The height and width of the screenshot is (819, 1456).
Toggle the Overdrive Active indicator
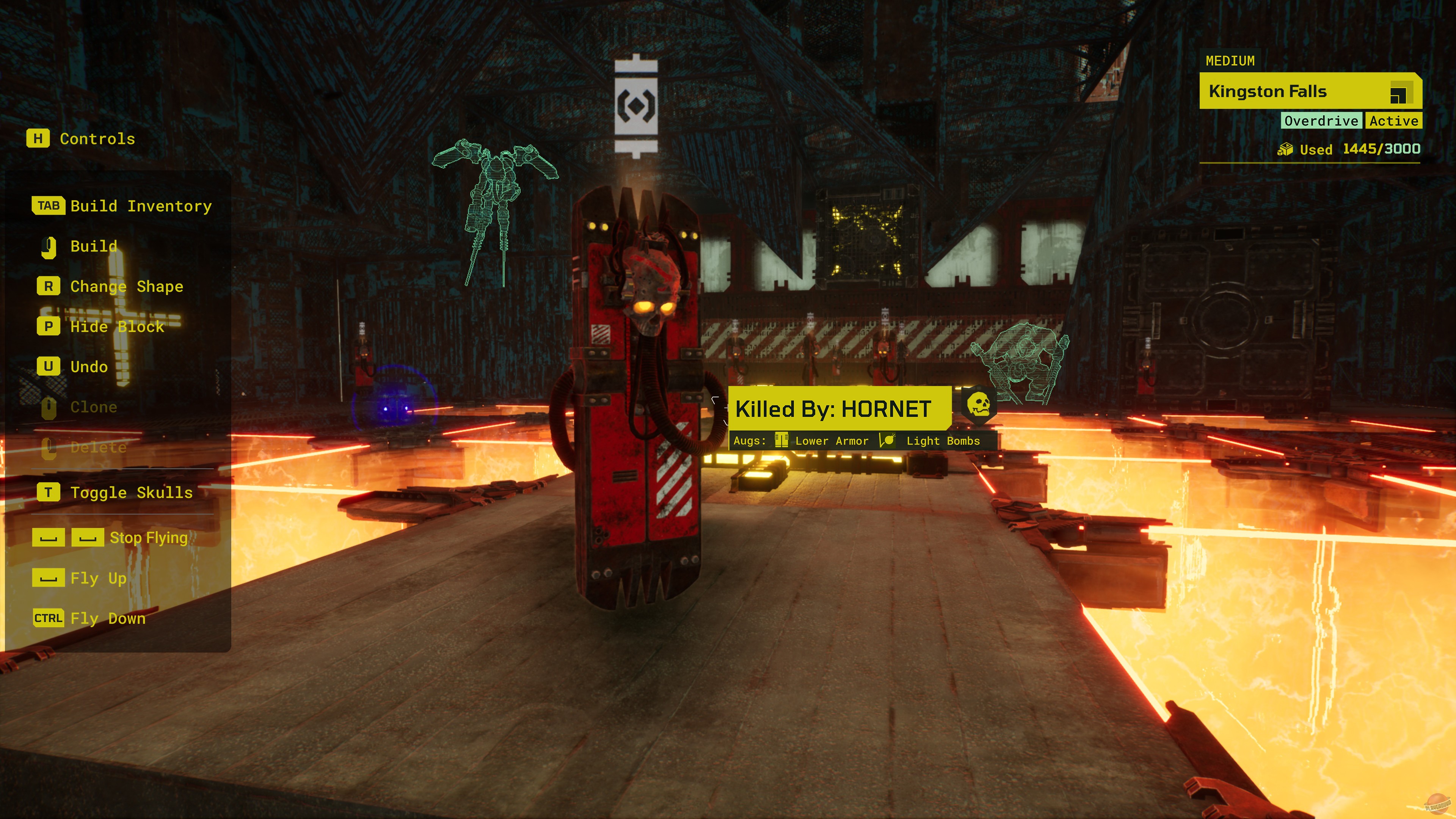(x=1351, y=121)
